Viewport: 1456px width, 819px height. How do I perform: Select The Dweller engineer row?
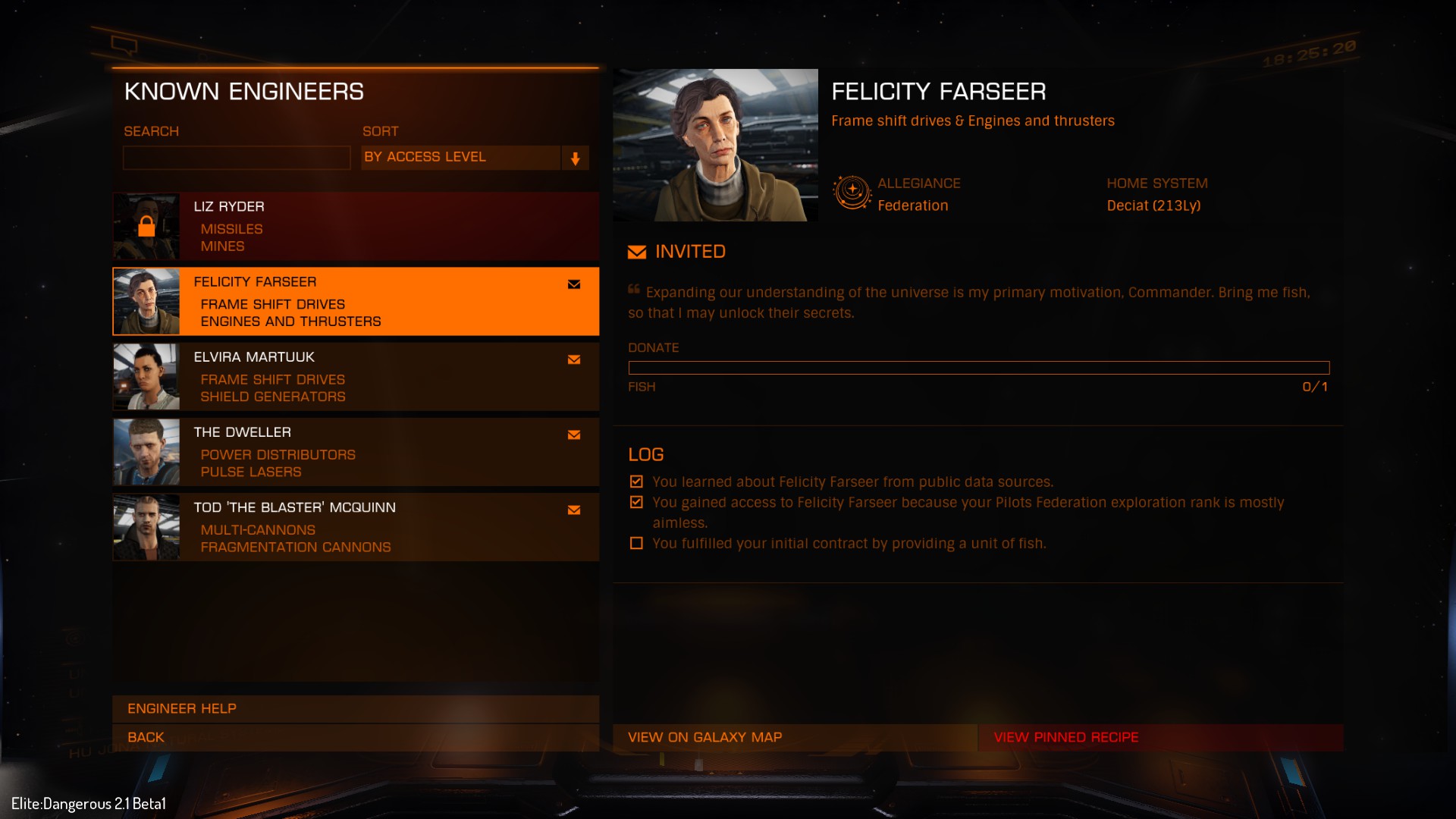pyautogui.click(x=356, y=451)
